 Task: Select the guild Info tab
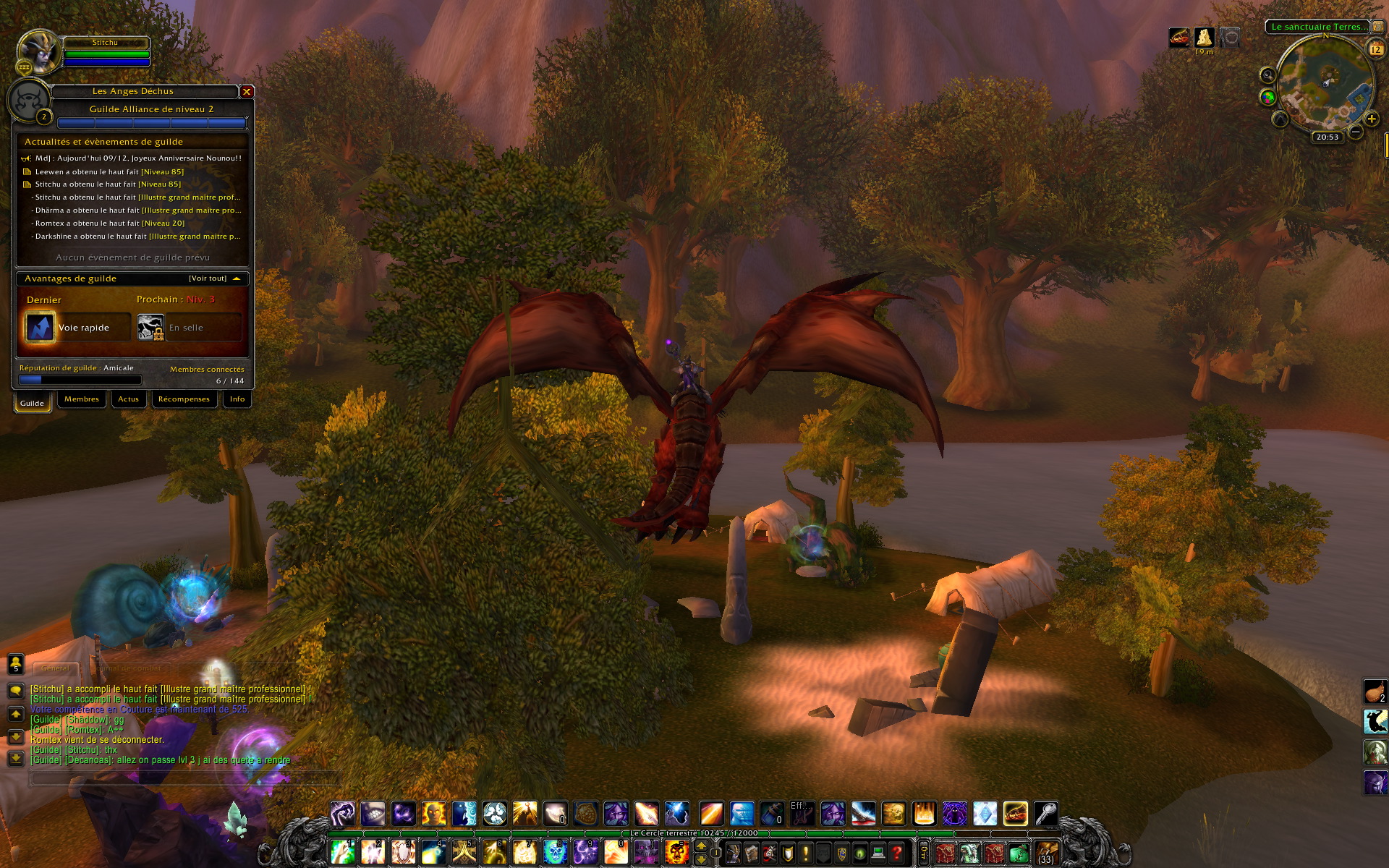point(237,399)
